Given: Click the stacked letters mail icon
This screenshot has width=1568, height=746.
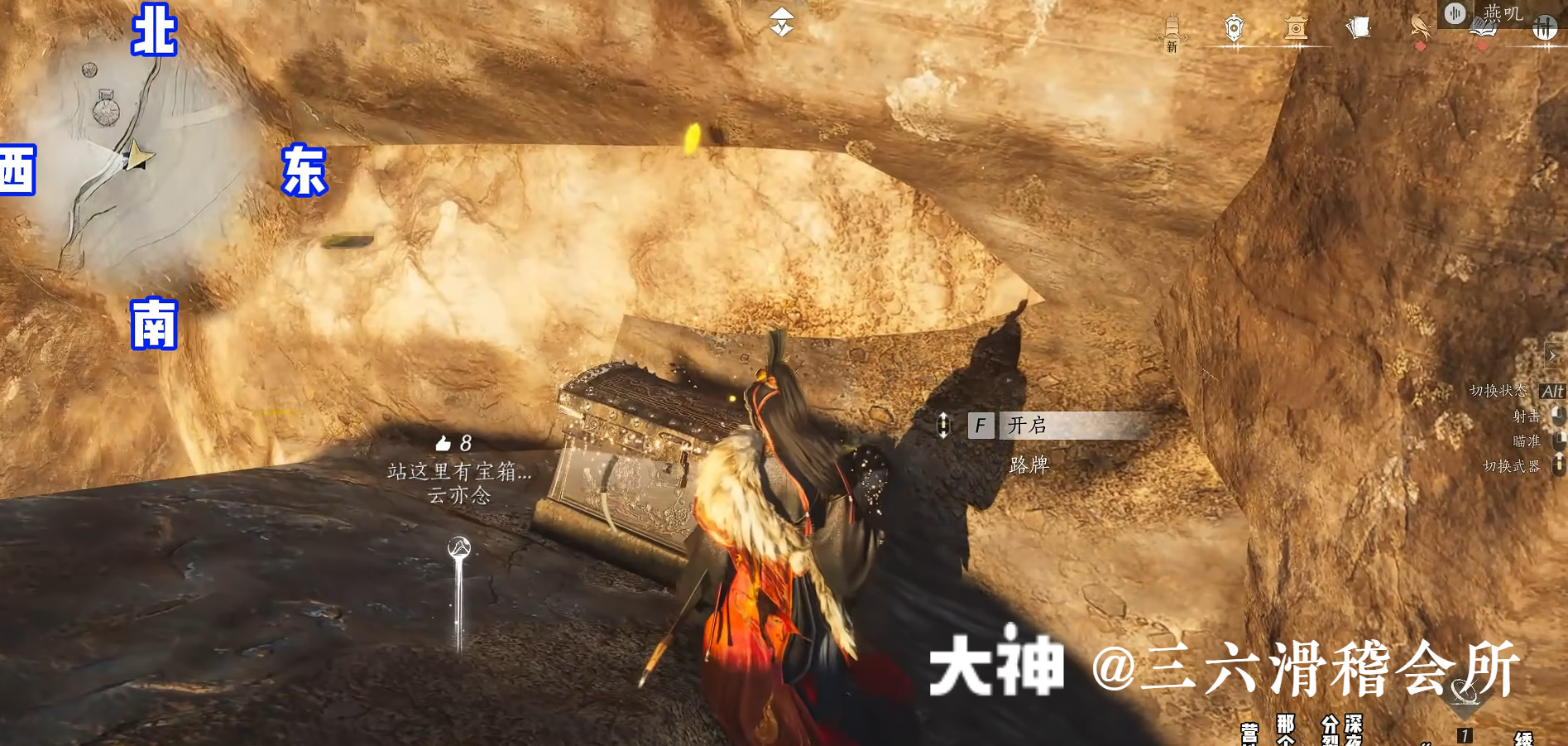Looking at the screenshot, I should [1357, 26].
